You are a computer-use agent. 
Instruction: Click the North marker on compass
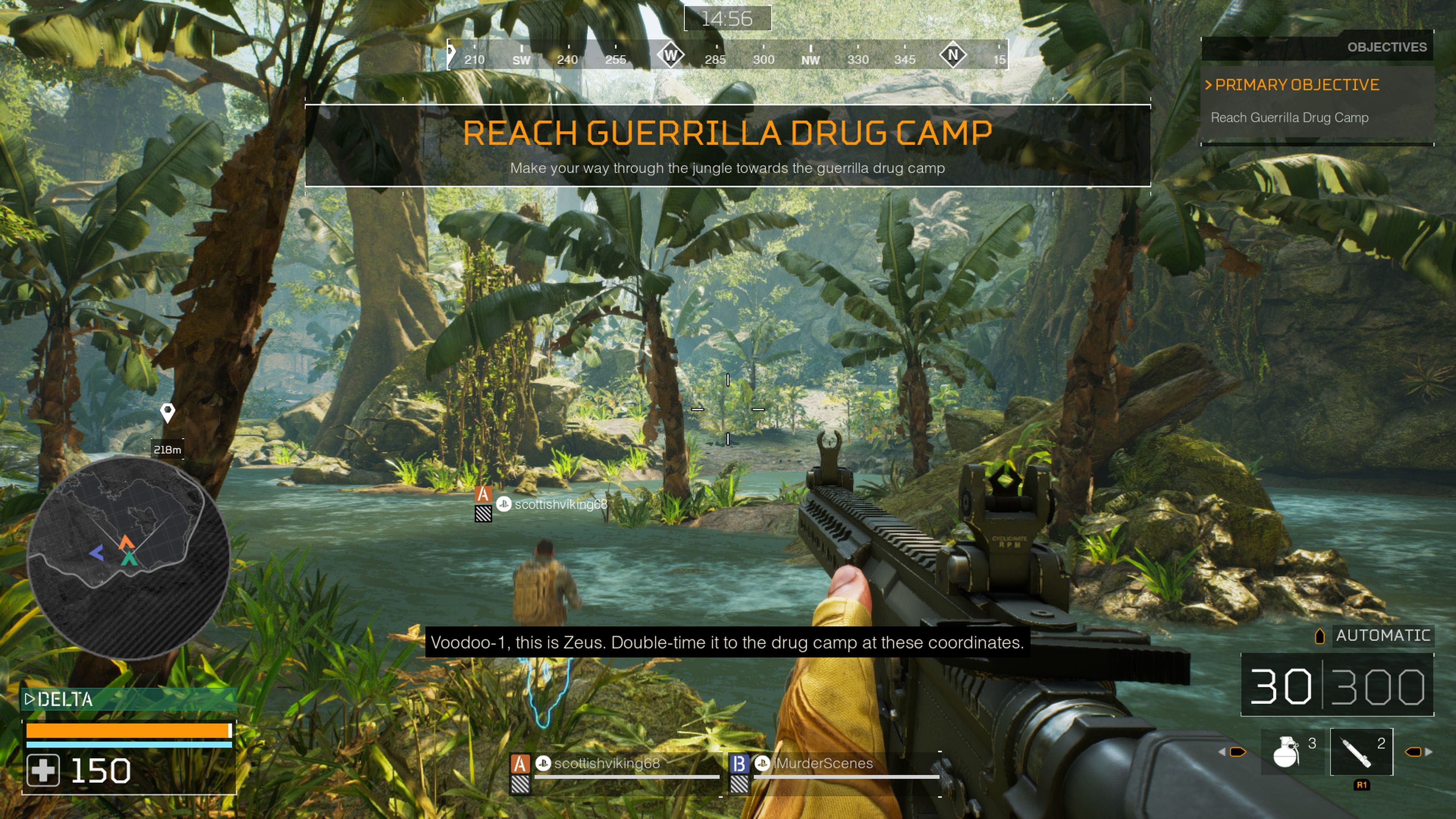[x=953, y=55]
